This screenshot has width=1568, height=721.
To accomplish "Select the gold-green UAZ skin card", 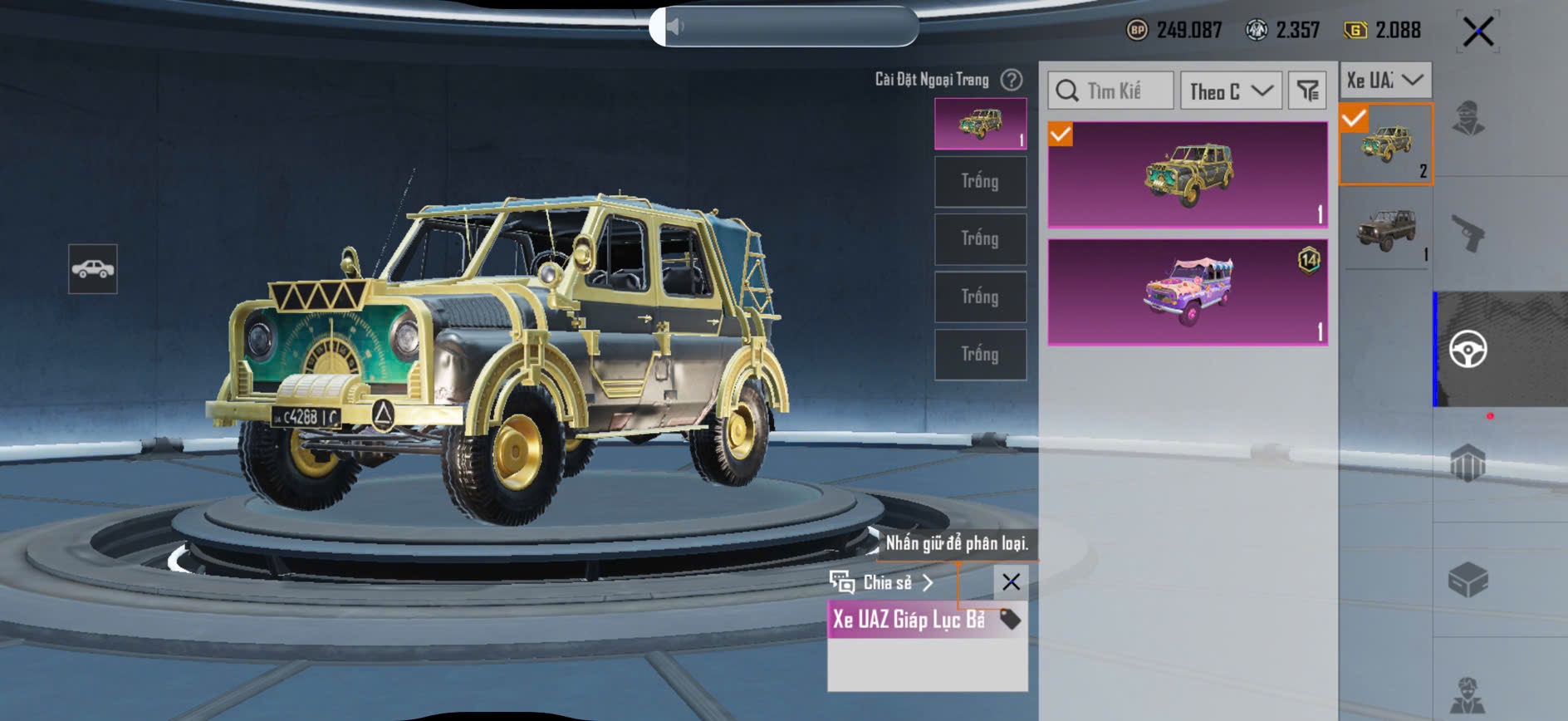I will tap(1188, 174).
